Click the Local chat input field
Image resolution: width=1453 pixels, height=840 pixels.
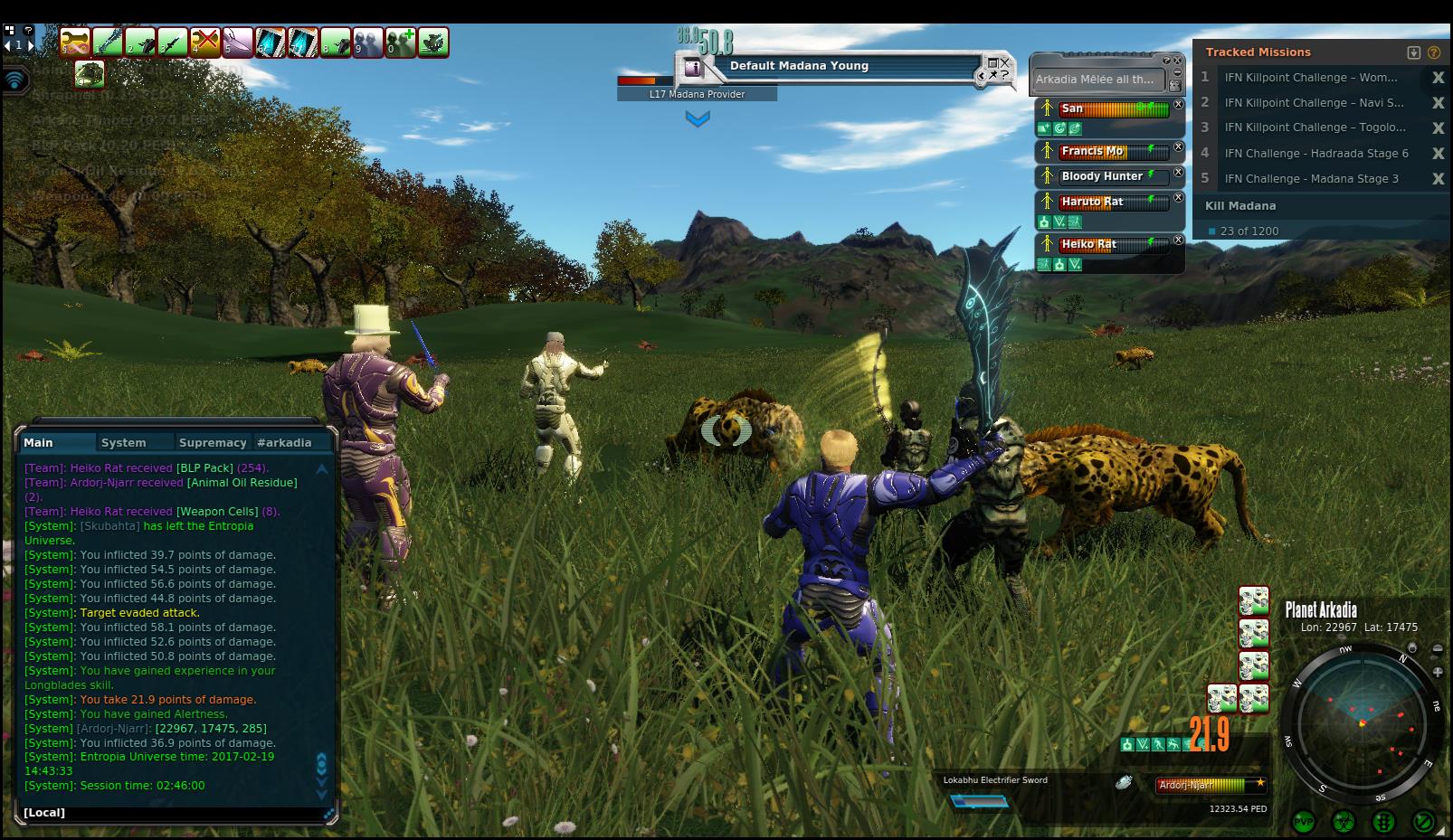click(x=172, y=813)
